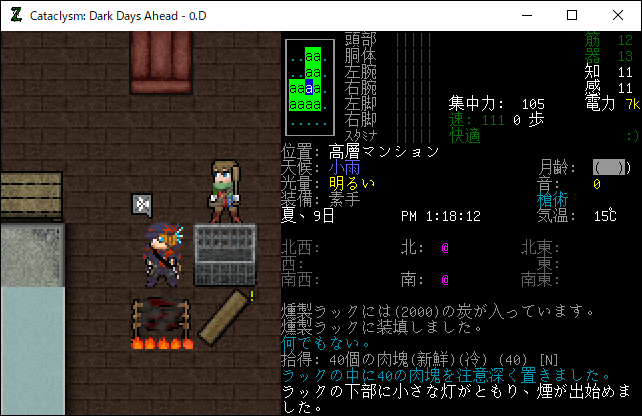Viewport: 642px width, 416px height.
Task: Maximize the game window
Action: point(572,15)
